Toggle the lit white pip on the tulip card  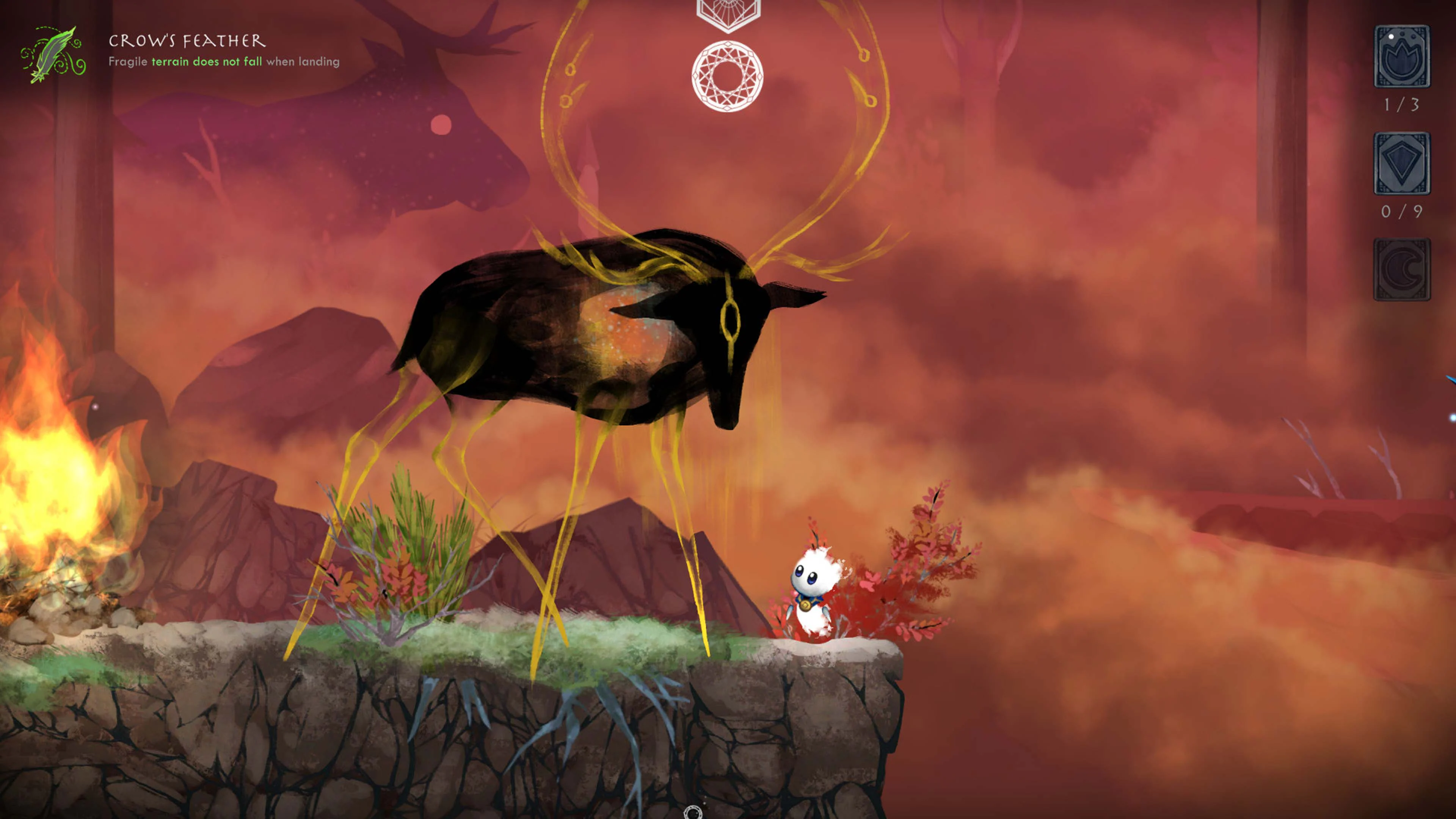click(1391, 36)
